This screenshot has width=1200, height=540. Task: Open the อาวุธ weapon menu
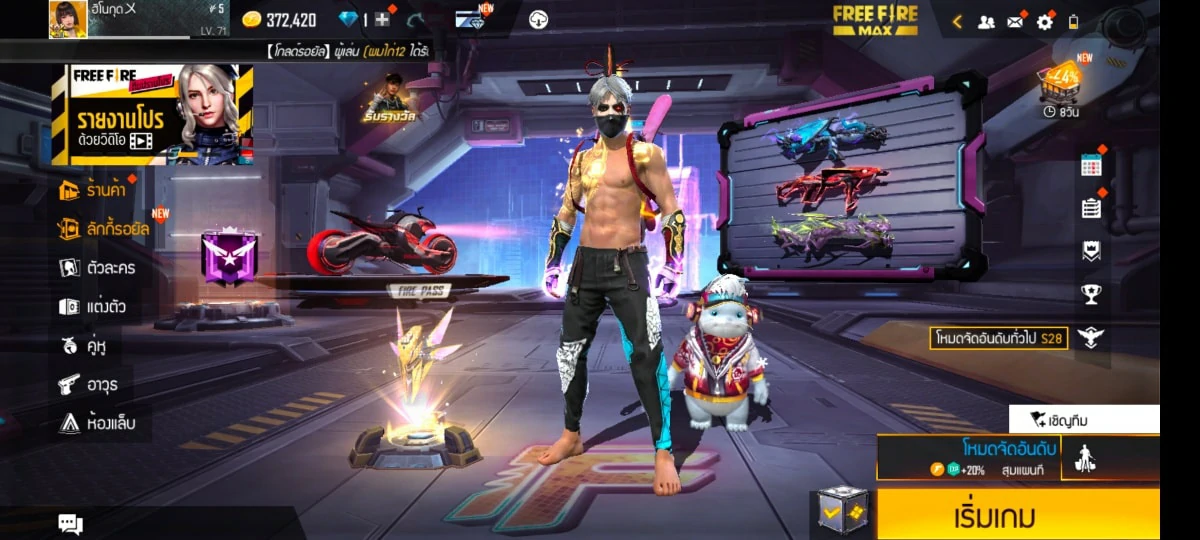click(88, 384)
